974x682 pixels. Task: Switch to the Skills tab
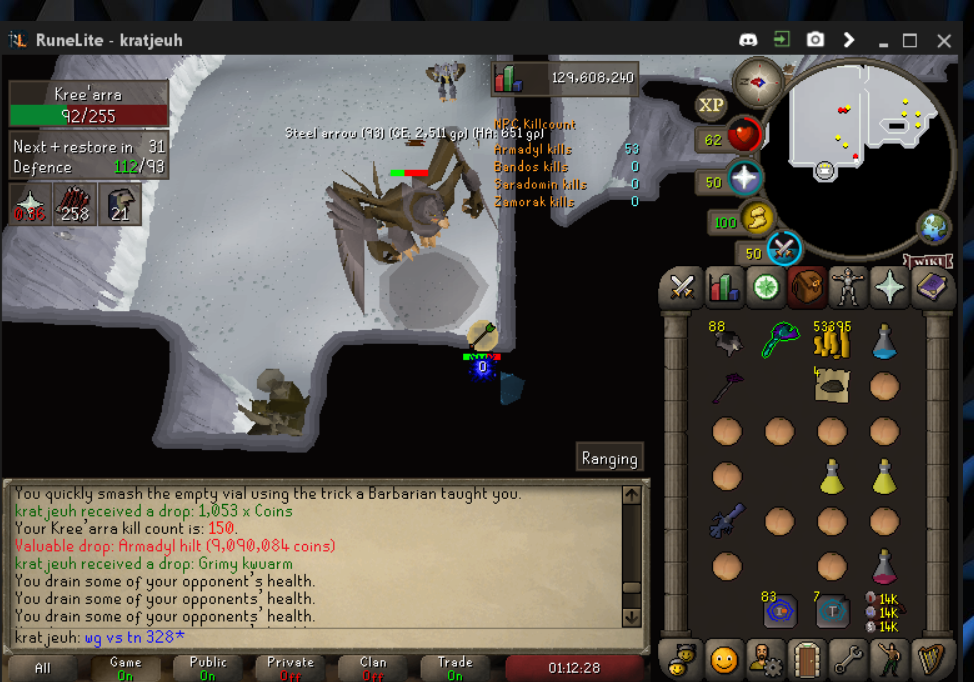click(723, 288)
